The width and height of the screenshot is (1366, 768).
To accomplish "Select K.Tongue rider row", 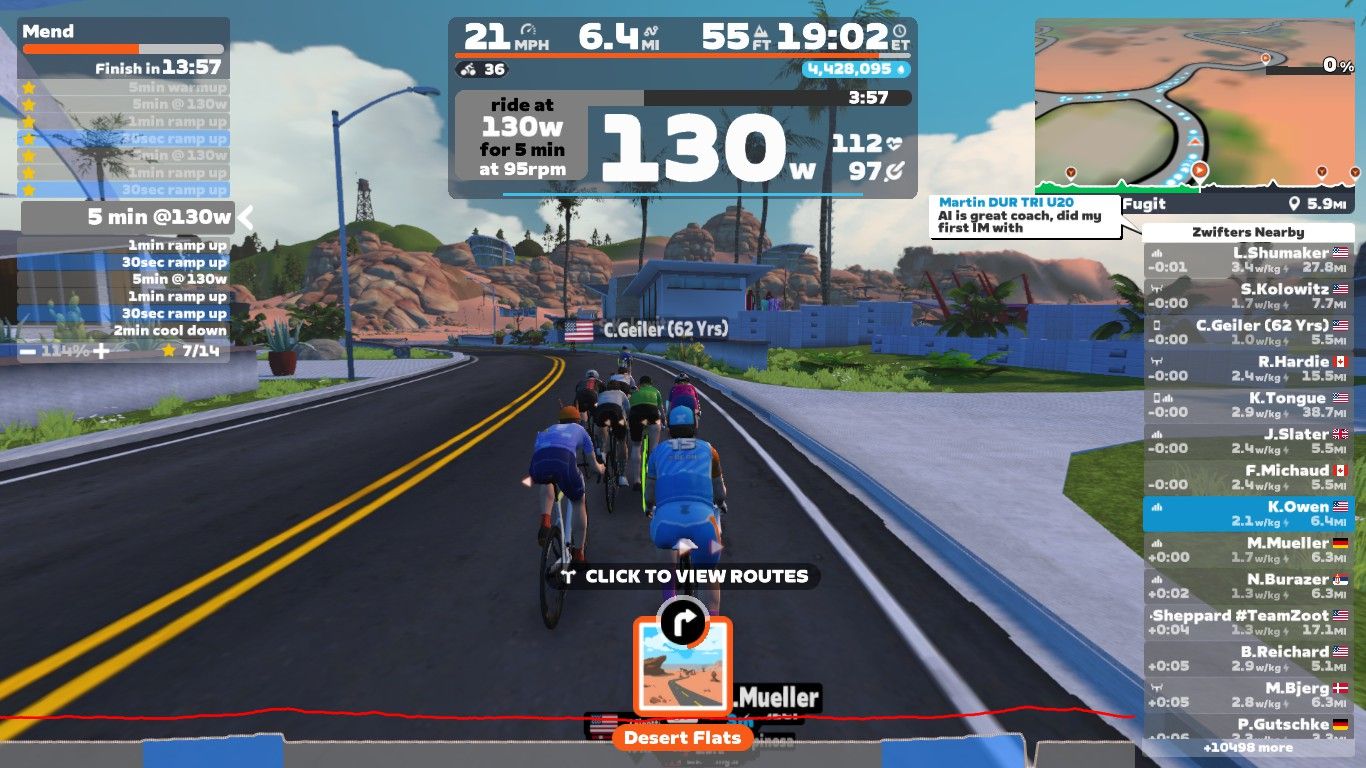I will point(1248,405).
